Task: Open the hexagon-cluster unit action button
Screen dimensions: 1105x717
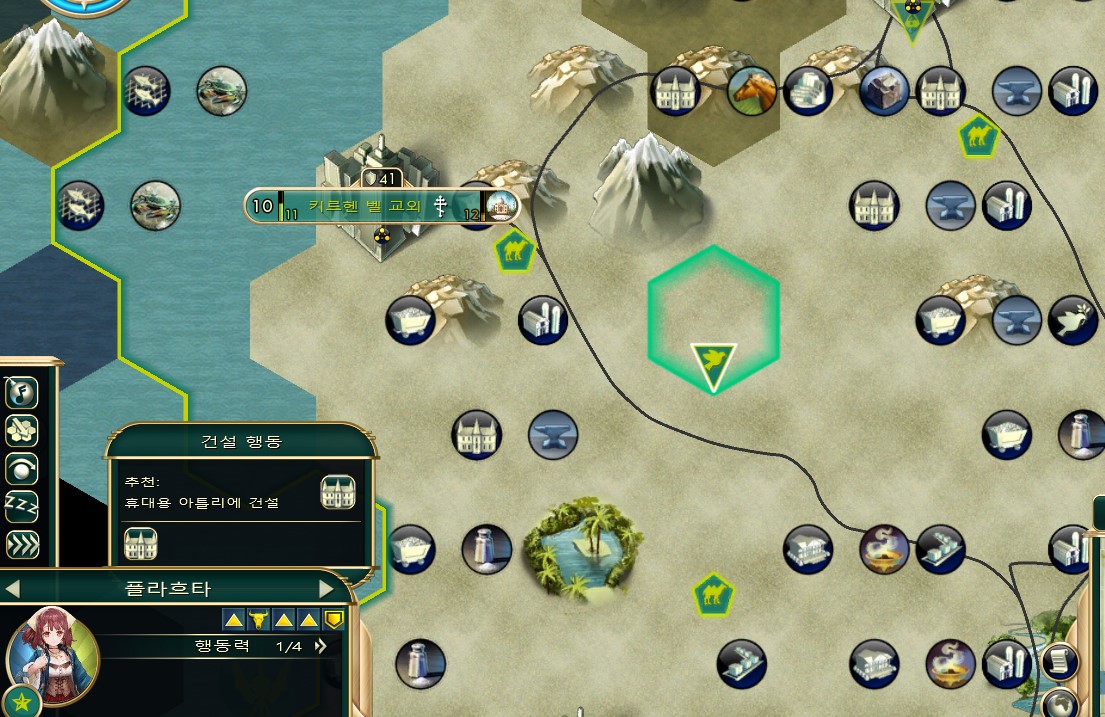Action: (x=21, y=430)
